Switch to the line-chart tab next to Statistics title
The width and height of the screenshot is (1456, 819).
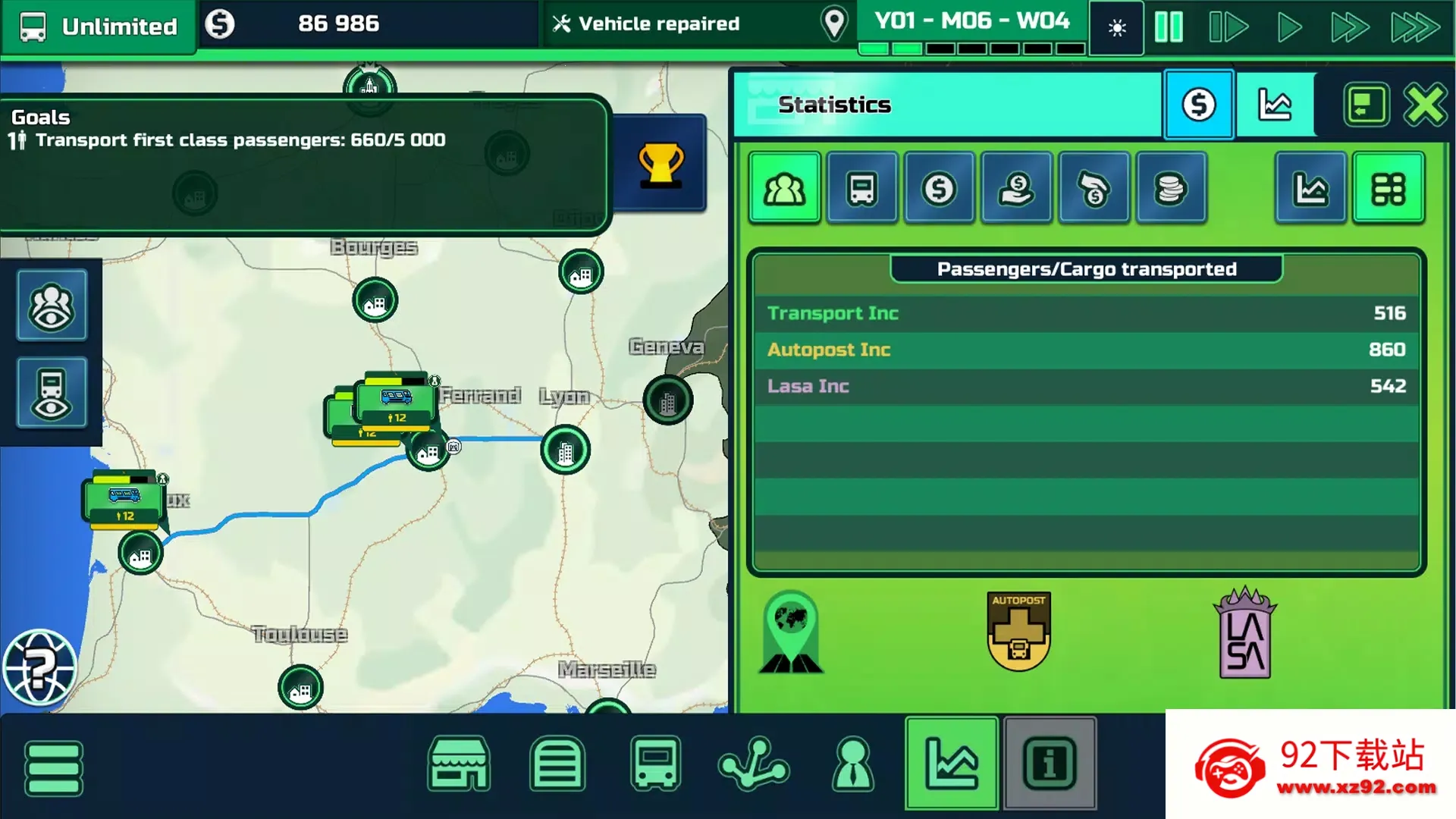(x=1276, y=105)
